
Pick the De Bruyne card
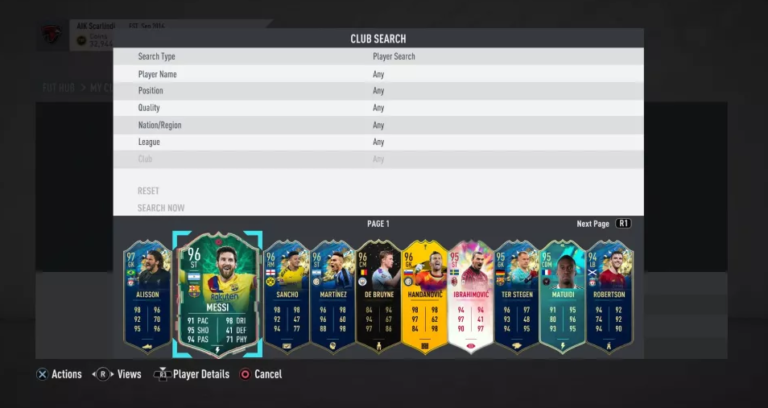379,296
